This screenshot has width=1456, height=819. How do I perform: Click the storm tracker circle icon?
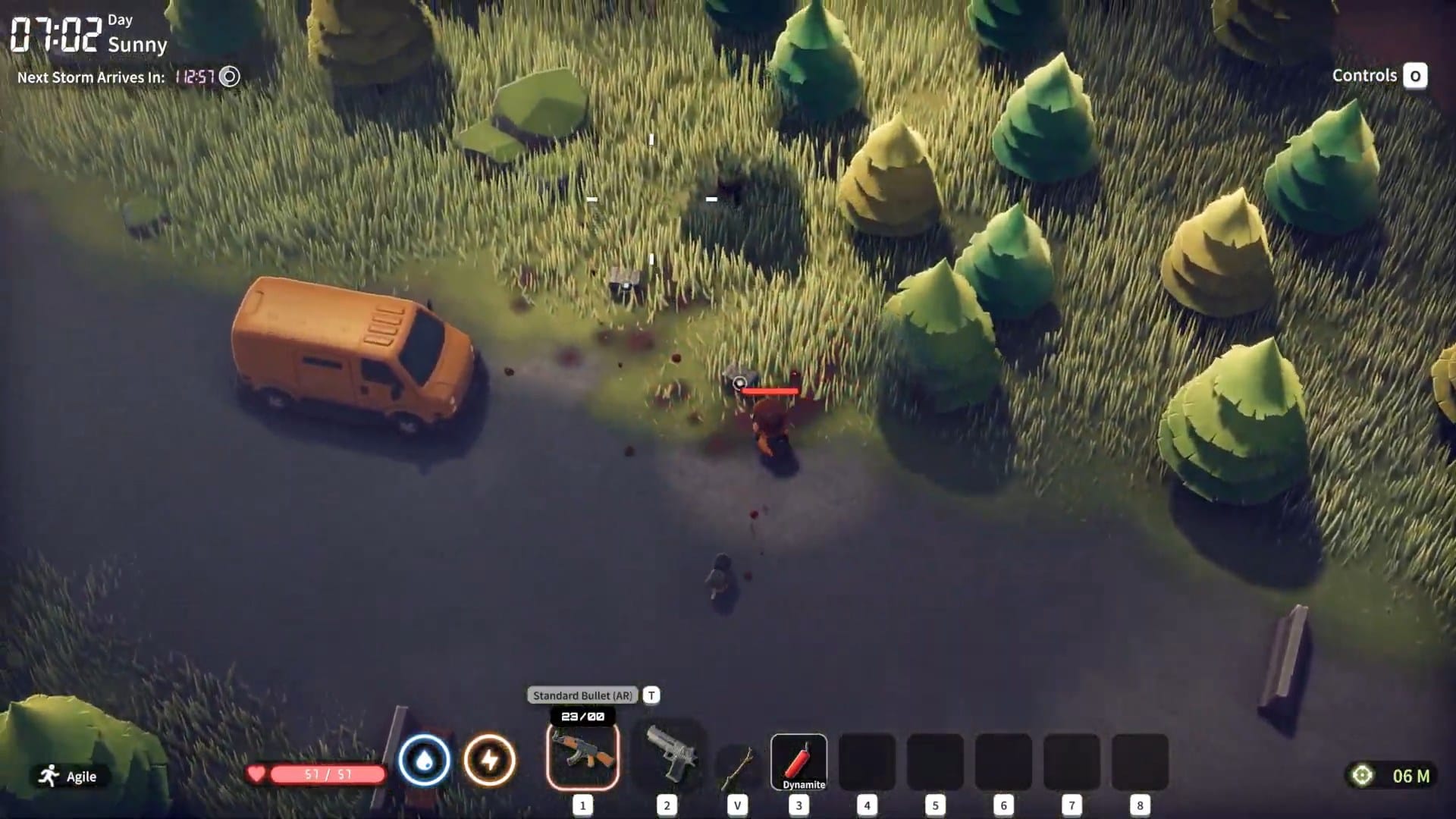pyautogui.click(x=230, y=77)
